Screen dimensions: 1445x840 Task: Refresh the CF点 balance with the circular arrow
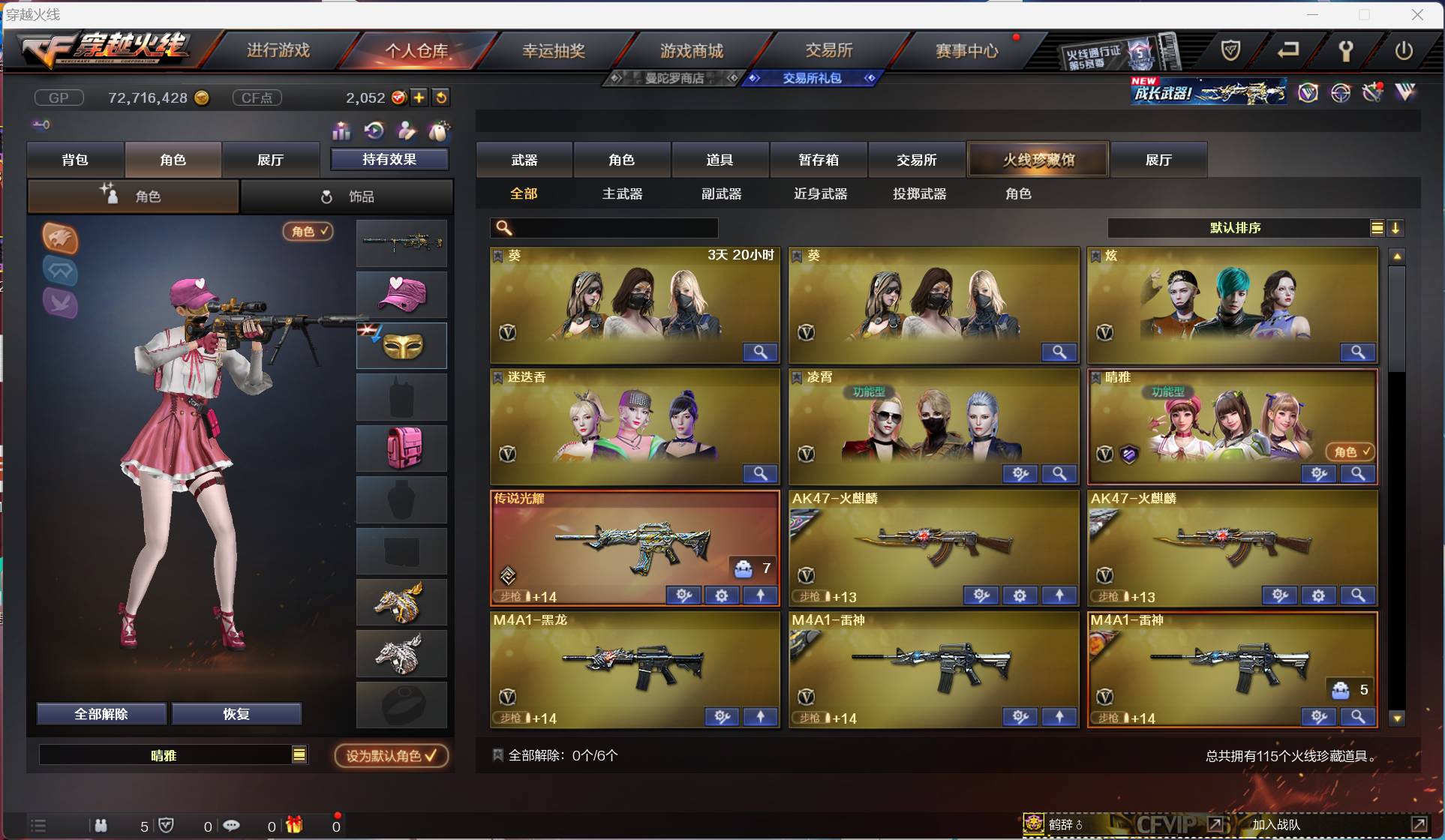tap(442, 97)
